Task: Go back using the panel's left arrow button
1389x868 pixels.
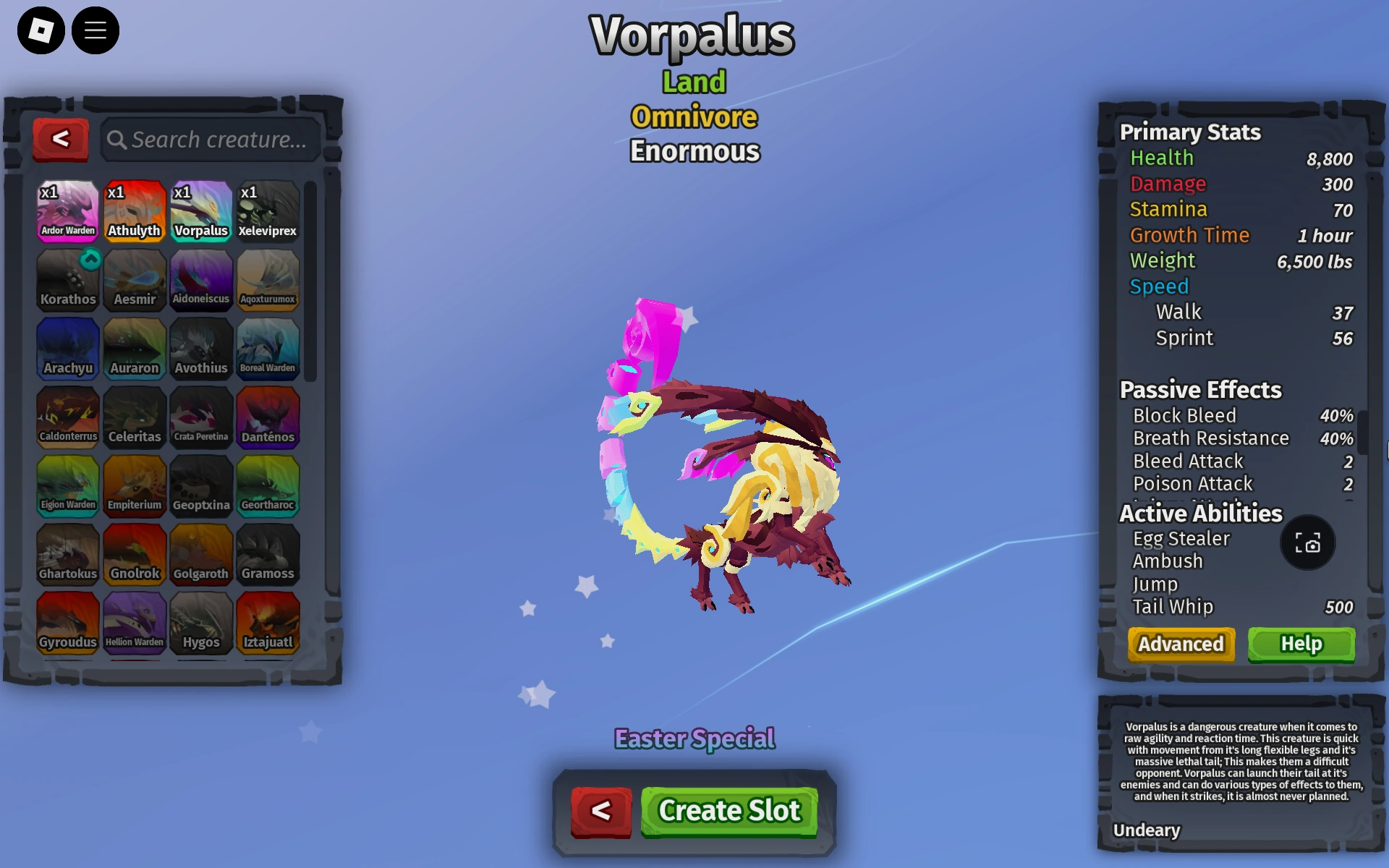Action: [x=61, y=140]
